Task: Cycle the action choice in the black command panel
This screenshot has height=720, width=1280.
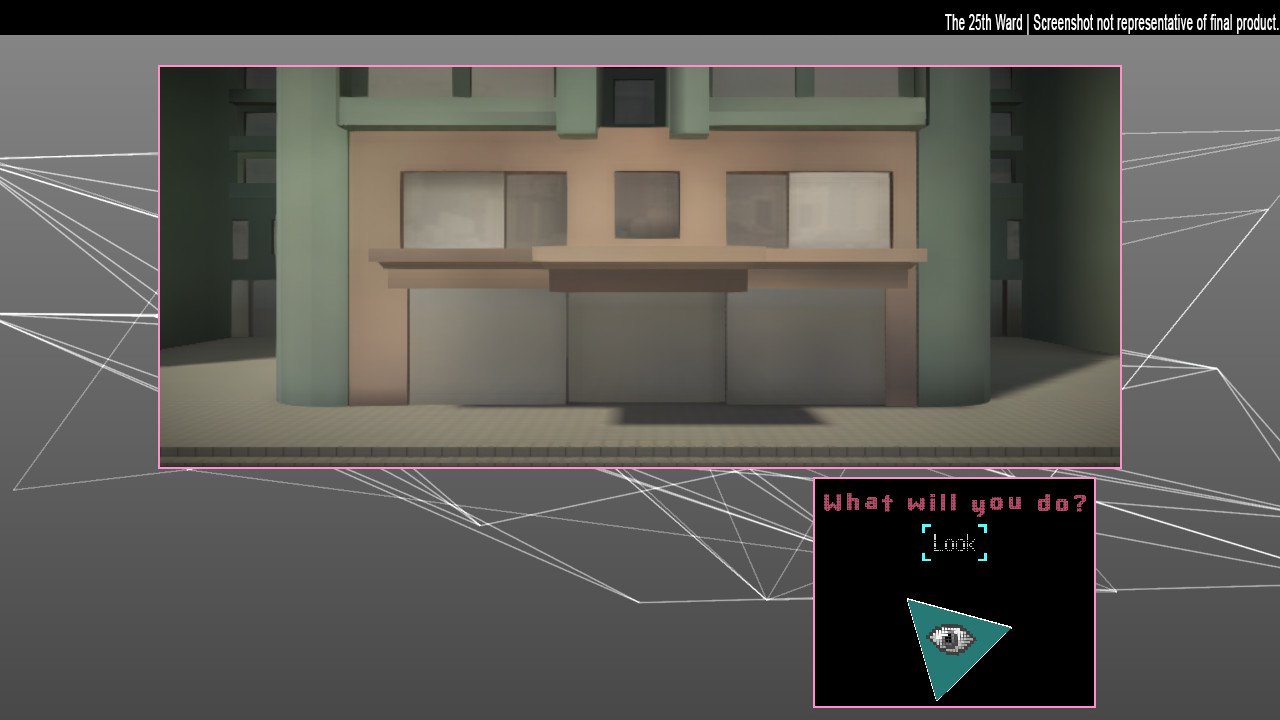Action: point(952,543)
